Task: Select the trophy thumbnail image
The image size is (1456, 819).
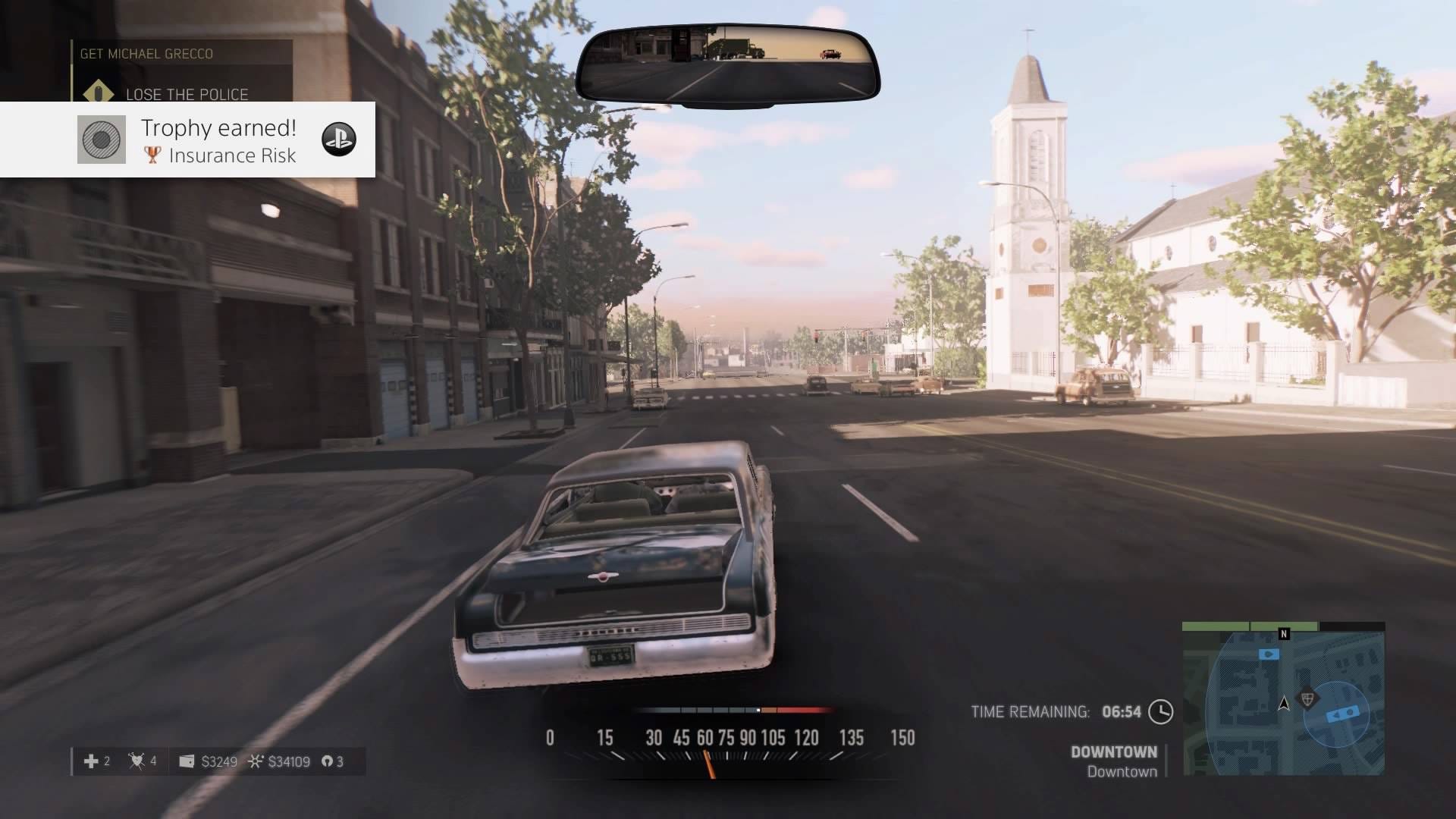Action: [x=102, y=140]
